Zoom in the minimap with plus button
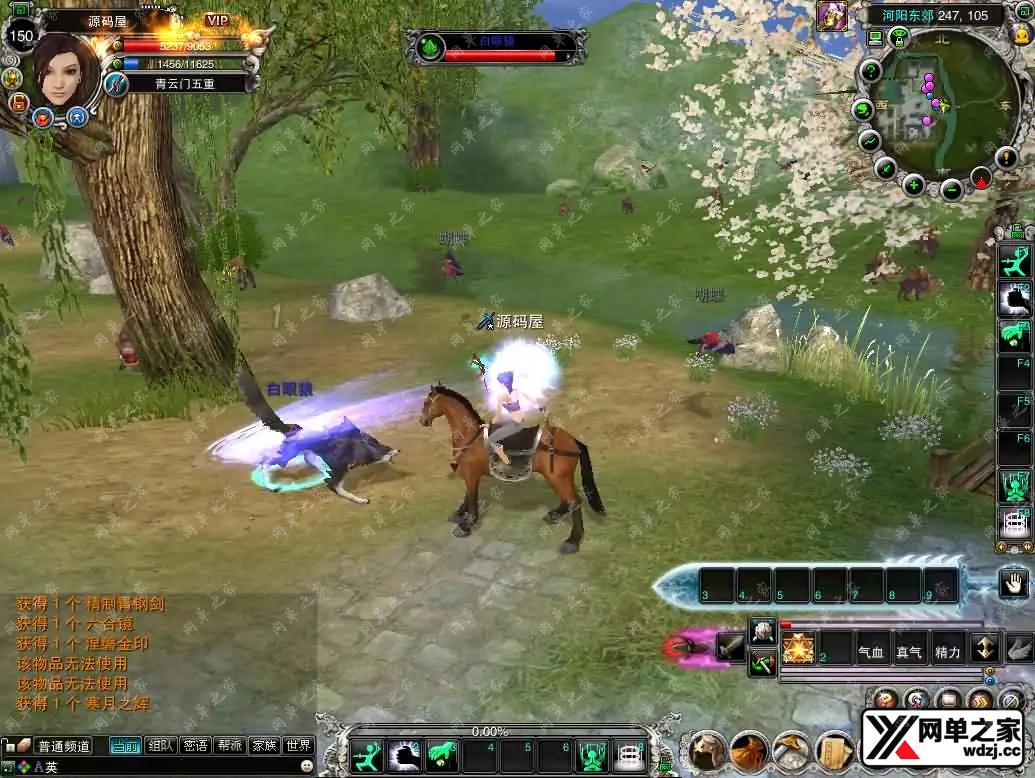1035x778 pixels. pos(914,185)
